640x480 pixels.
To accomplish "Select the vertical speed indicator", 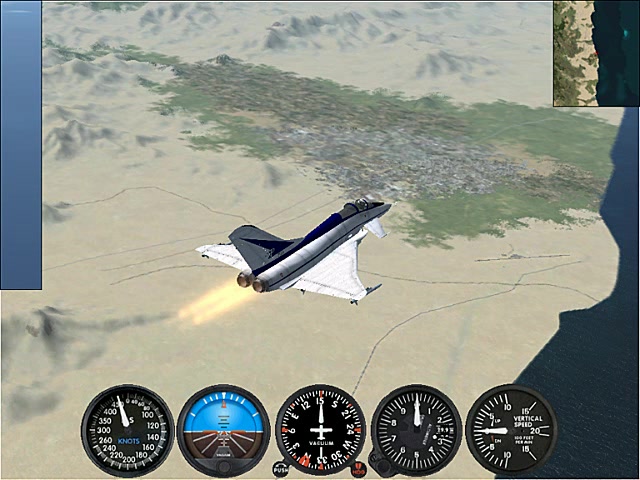I will (x=511, y=430).
